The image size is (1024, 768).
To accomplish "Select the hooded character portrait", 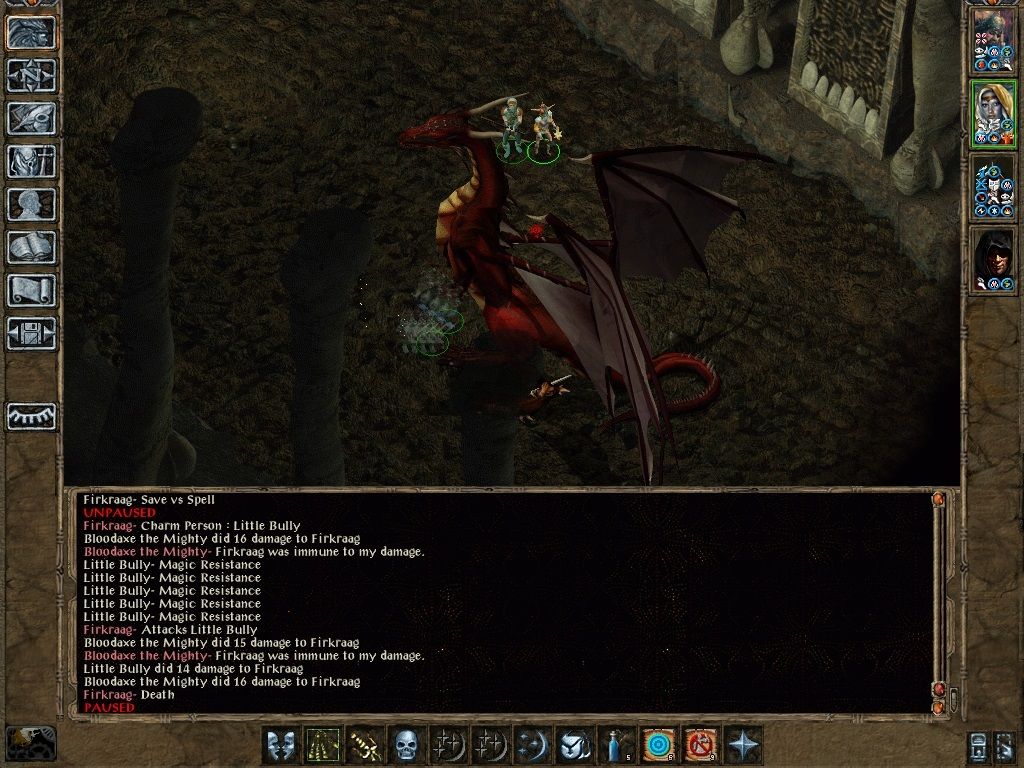I will pyautogui.click(x=992, y=261).
